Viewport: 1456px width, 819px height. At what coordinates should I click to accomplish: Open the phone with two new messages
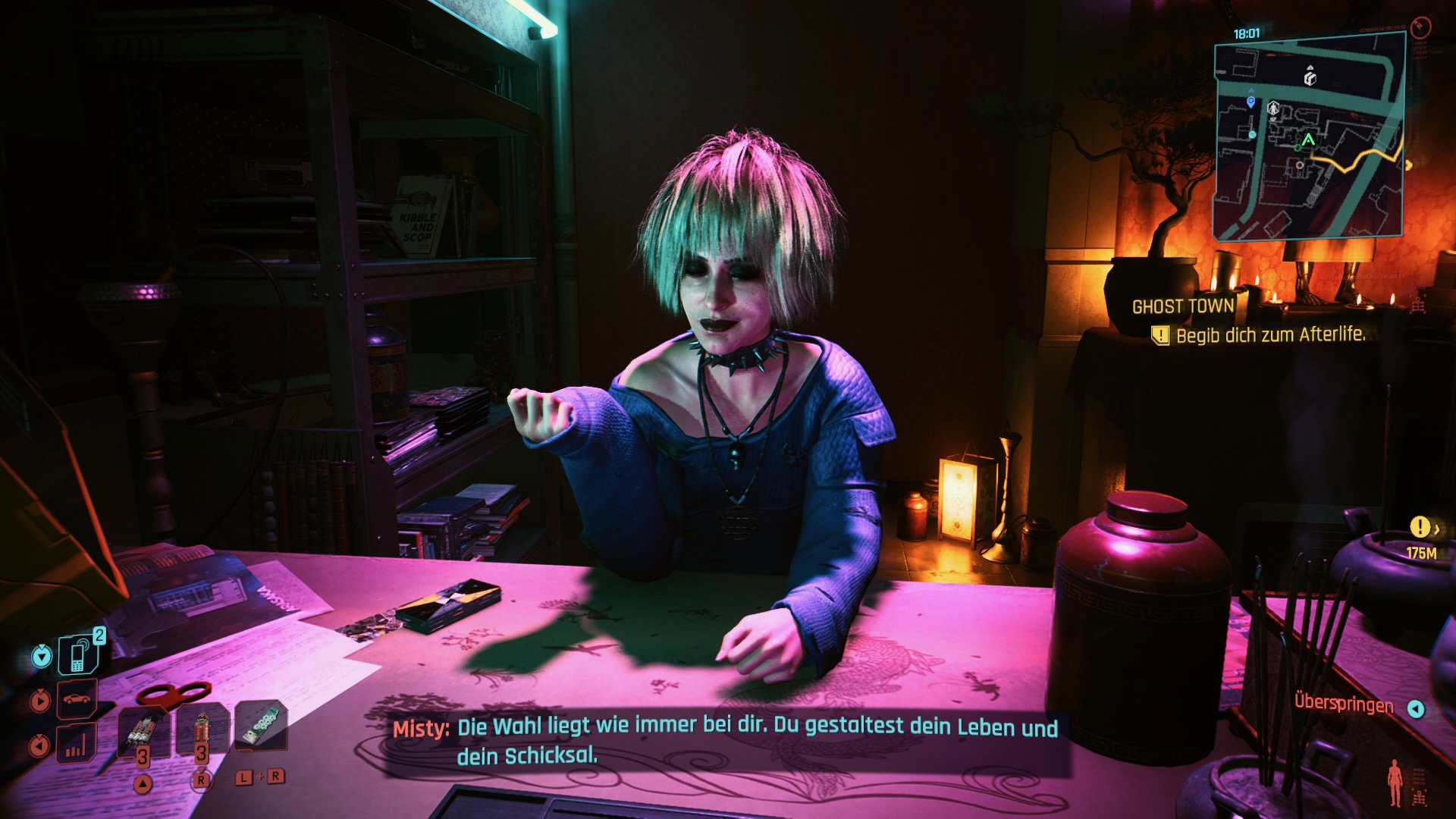(79, 654)
